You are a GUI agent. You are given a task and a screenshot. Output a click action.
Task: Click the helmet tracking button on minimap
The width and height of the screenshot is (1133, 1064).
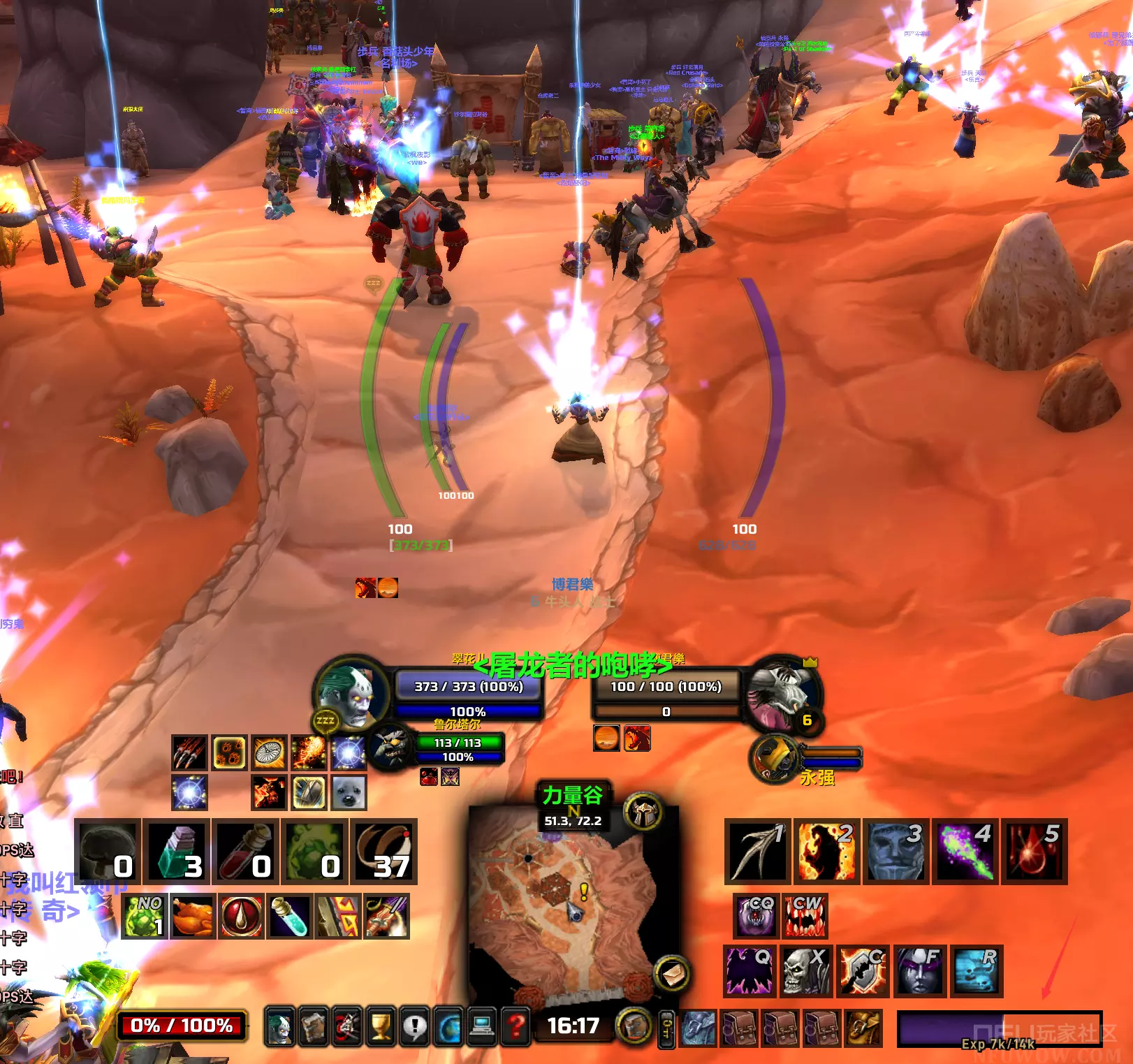click(643, 812)
